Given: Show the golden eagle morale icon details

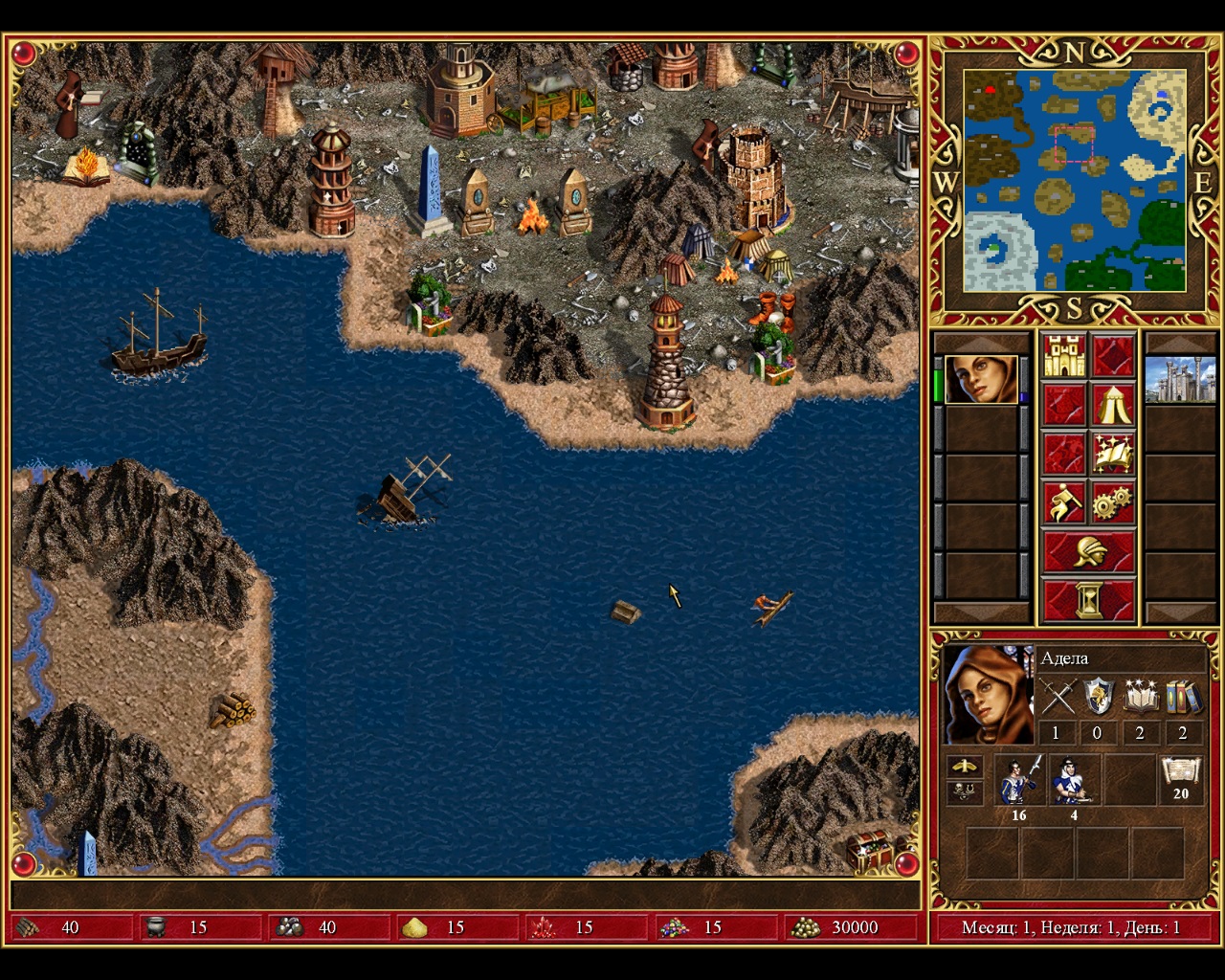Looking at the screenshot, I should tap(964, 767).
